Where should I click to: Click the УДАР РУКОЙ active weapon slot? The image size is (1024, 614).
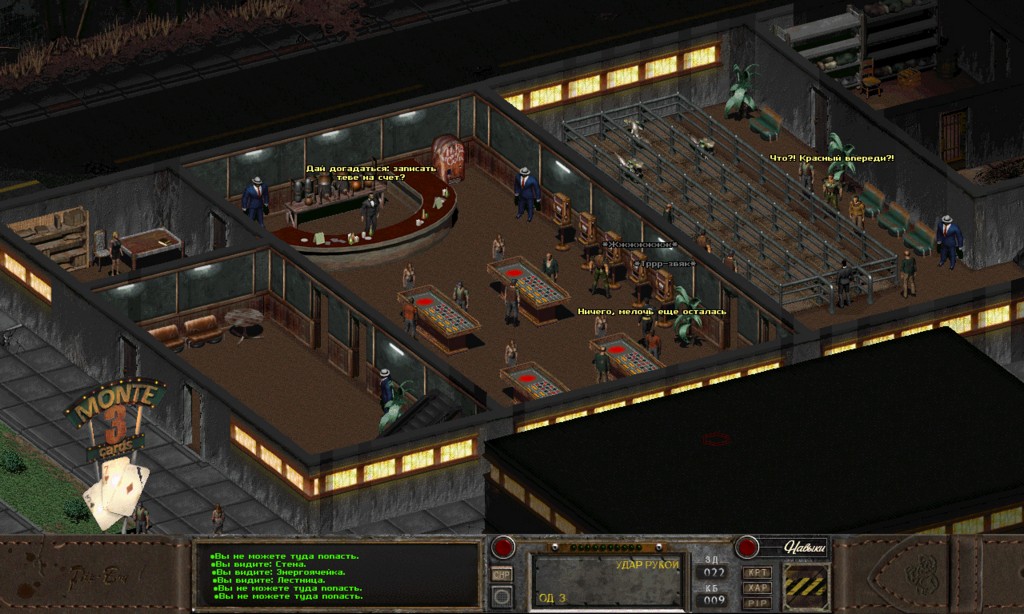[x=608, y=580]
